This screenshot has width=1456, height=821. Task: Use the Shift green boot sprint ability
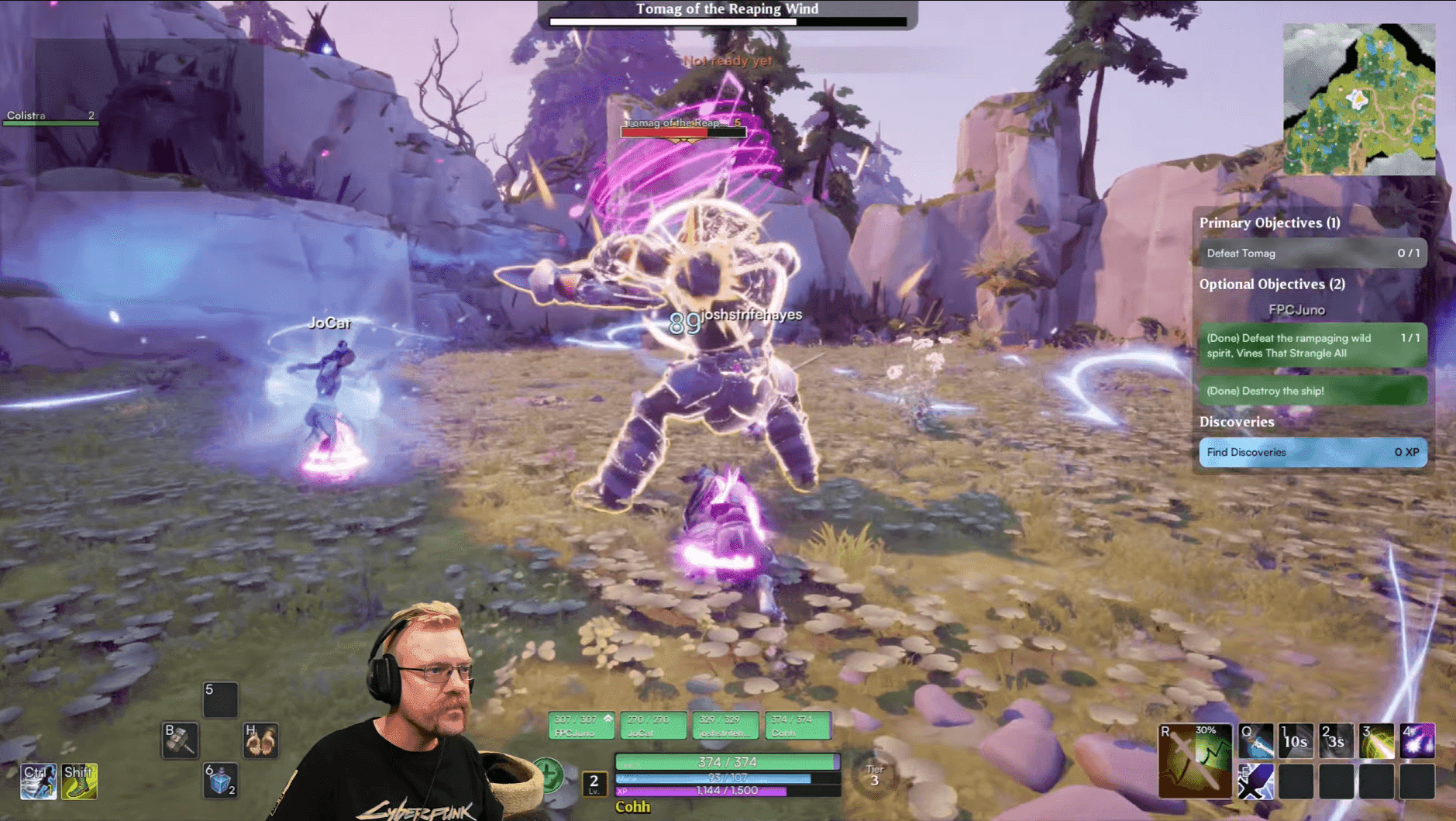pyautogui.click(x=79, y=781)
